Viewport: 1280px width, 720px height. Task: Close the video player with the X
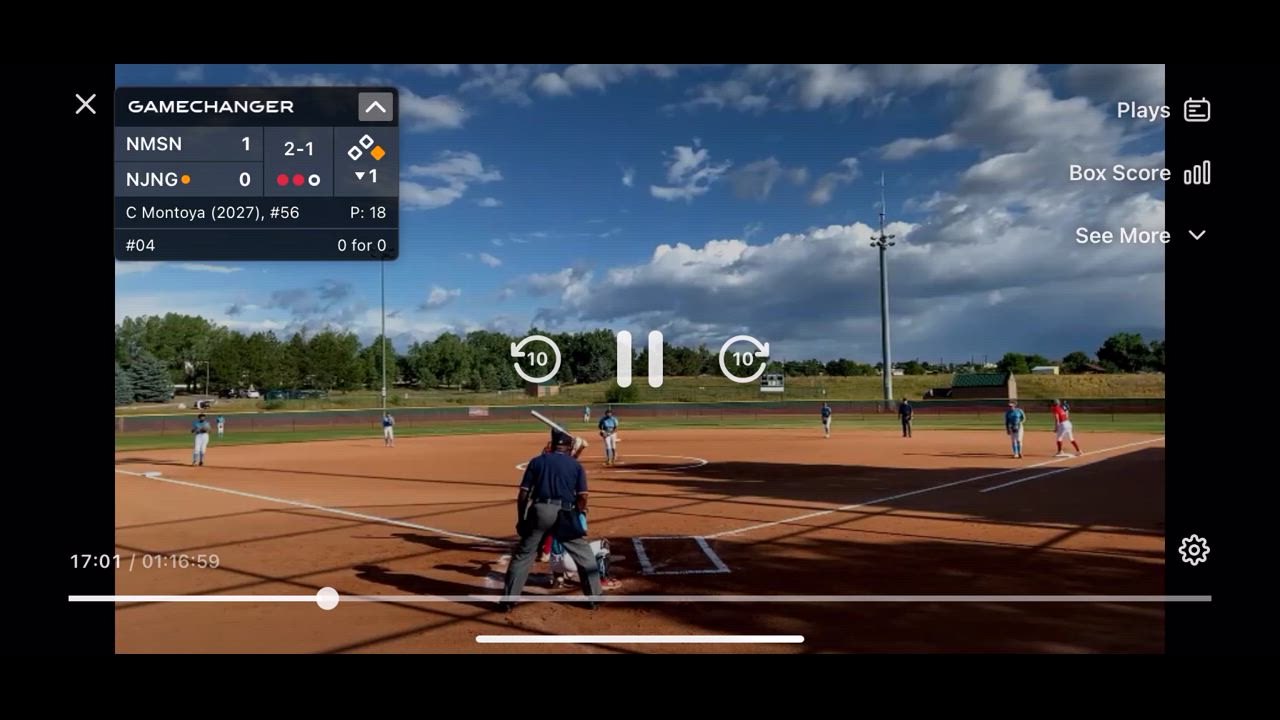[86, 104]
